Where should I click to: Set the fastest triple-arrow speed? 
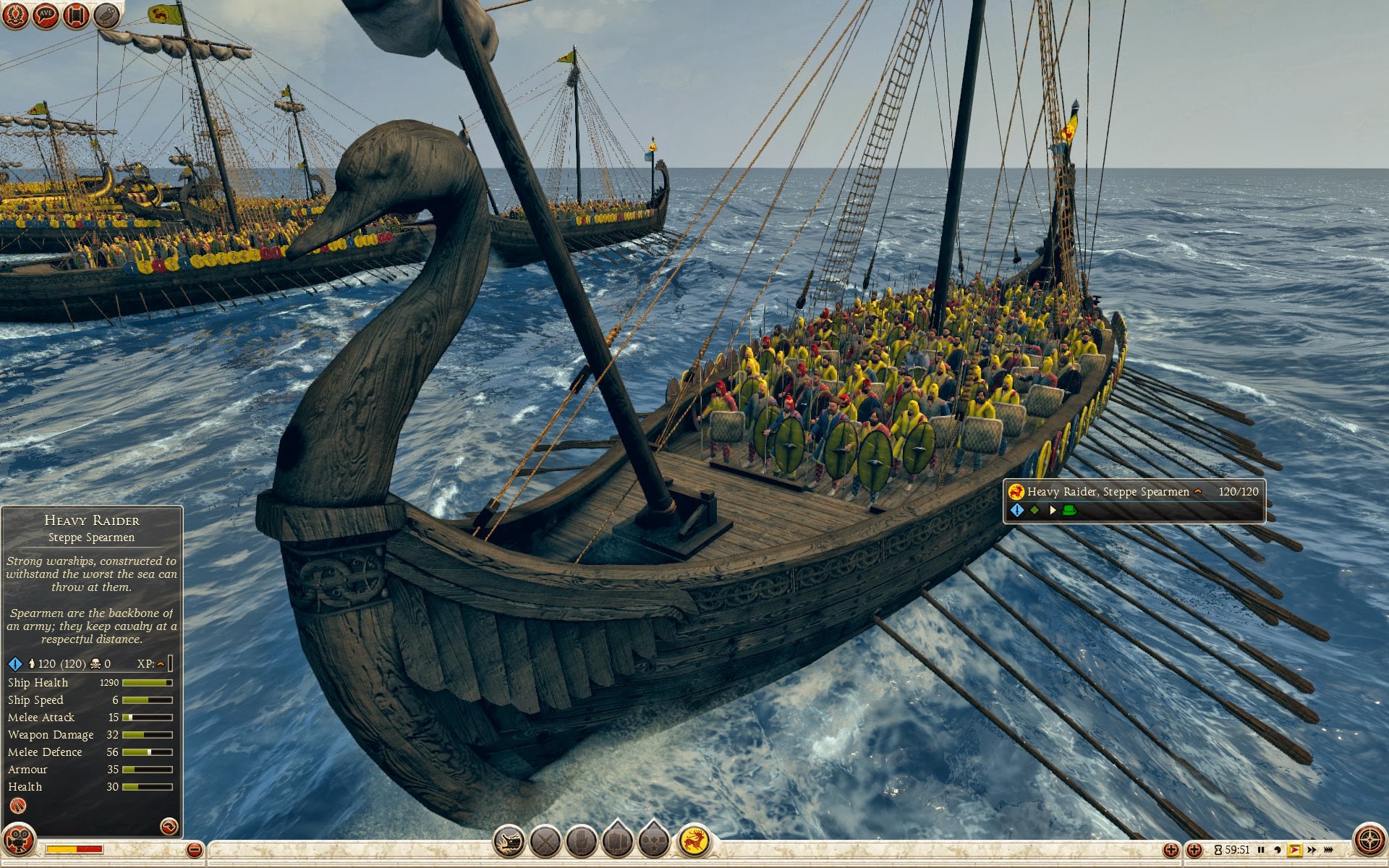coord(1329,850)
